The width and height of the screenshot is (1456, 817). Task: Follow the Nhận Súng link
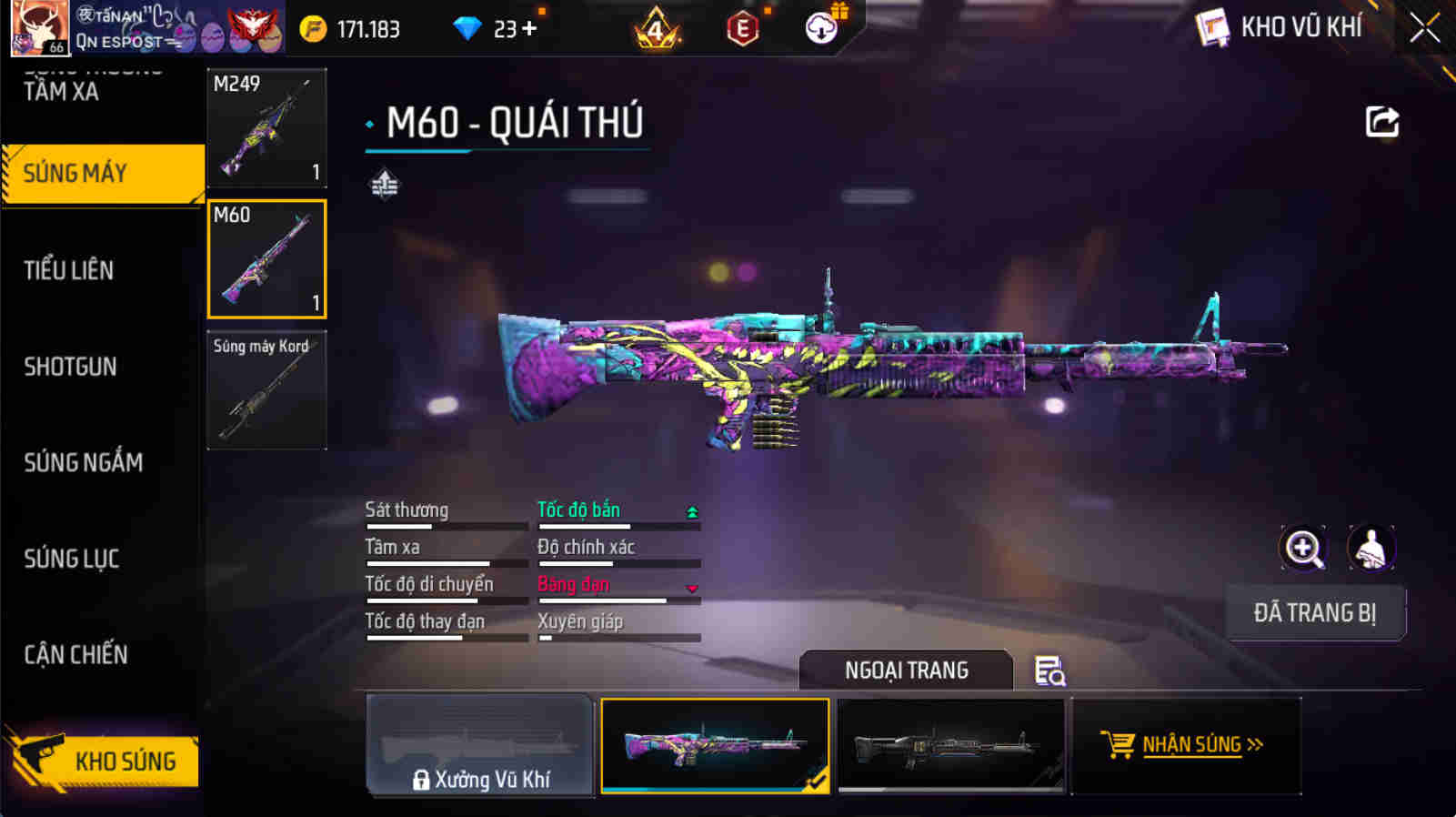1186,745
